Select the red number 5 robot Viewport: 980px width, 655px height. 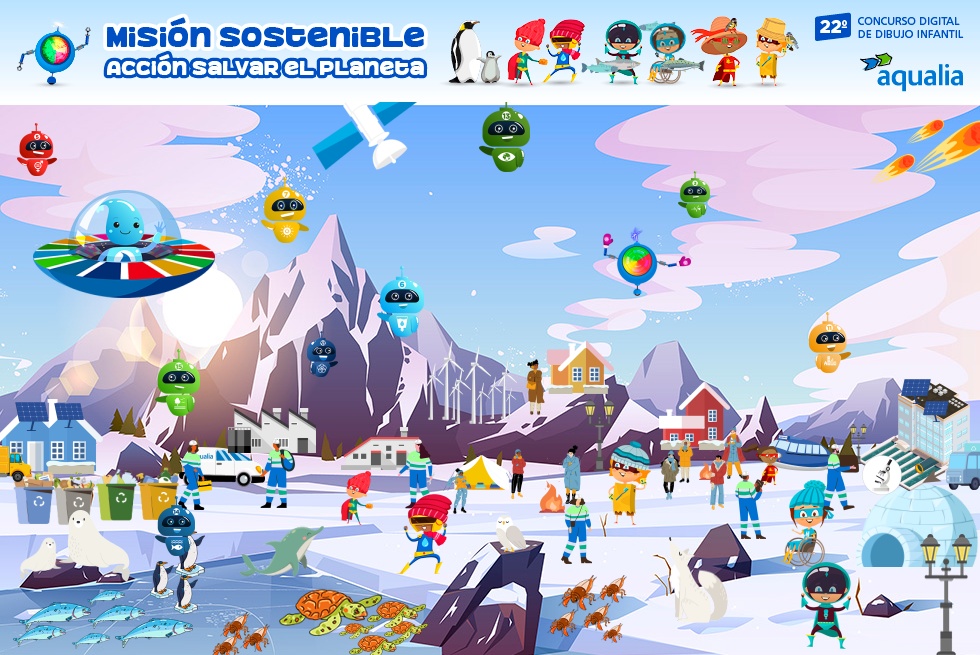[36, 150]
